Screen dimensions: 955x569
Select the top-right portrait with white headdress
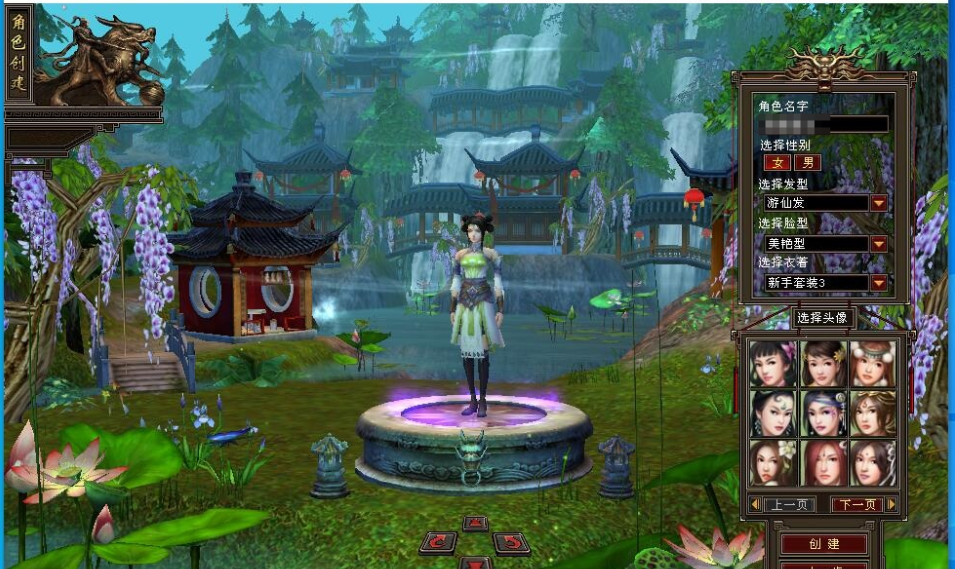[x=873, y=364]
